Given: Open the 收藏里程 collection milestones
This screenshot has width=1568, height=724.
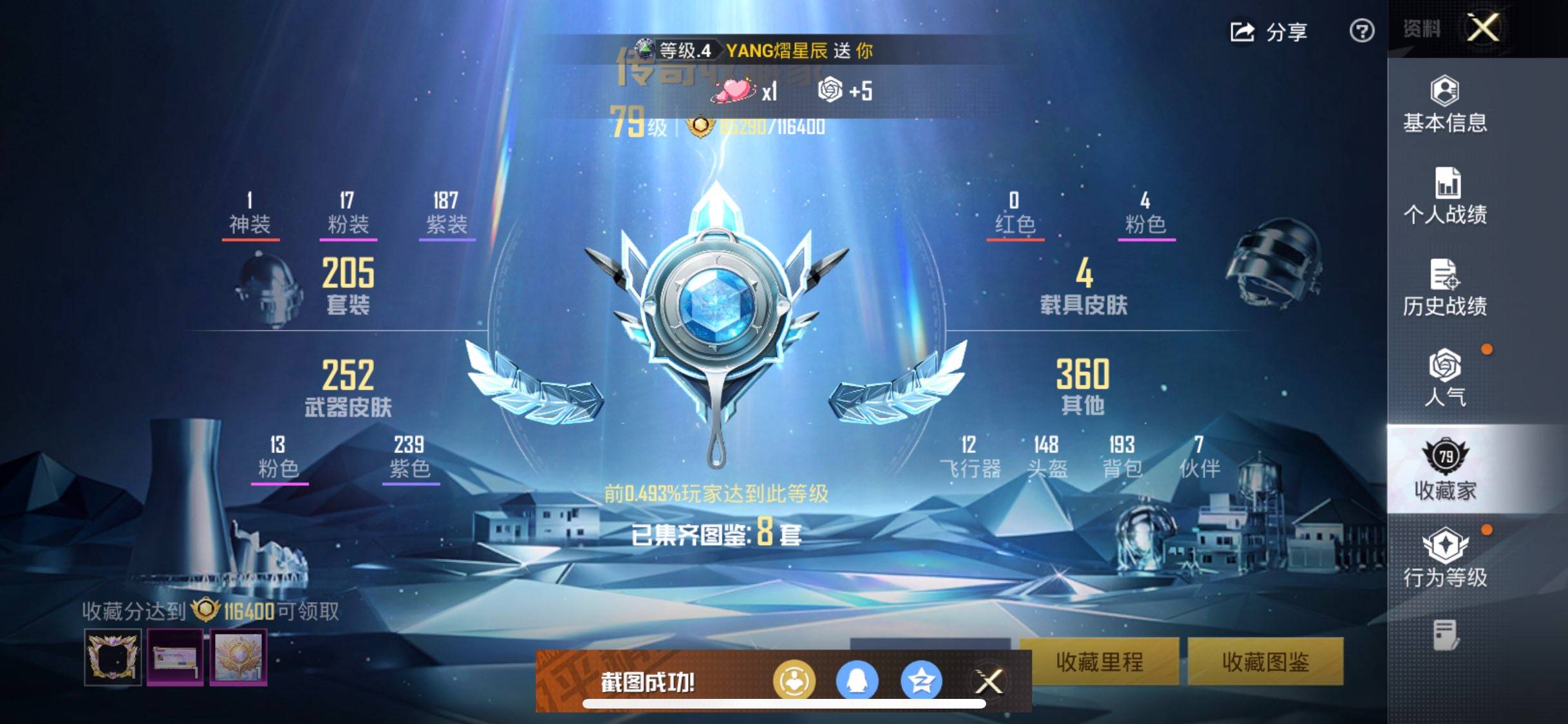Looking at the screenshot, I should (1099, 662).
